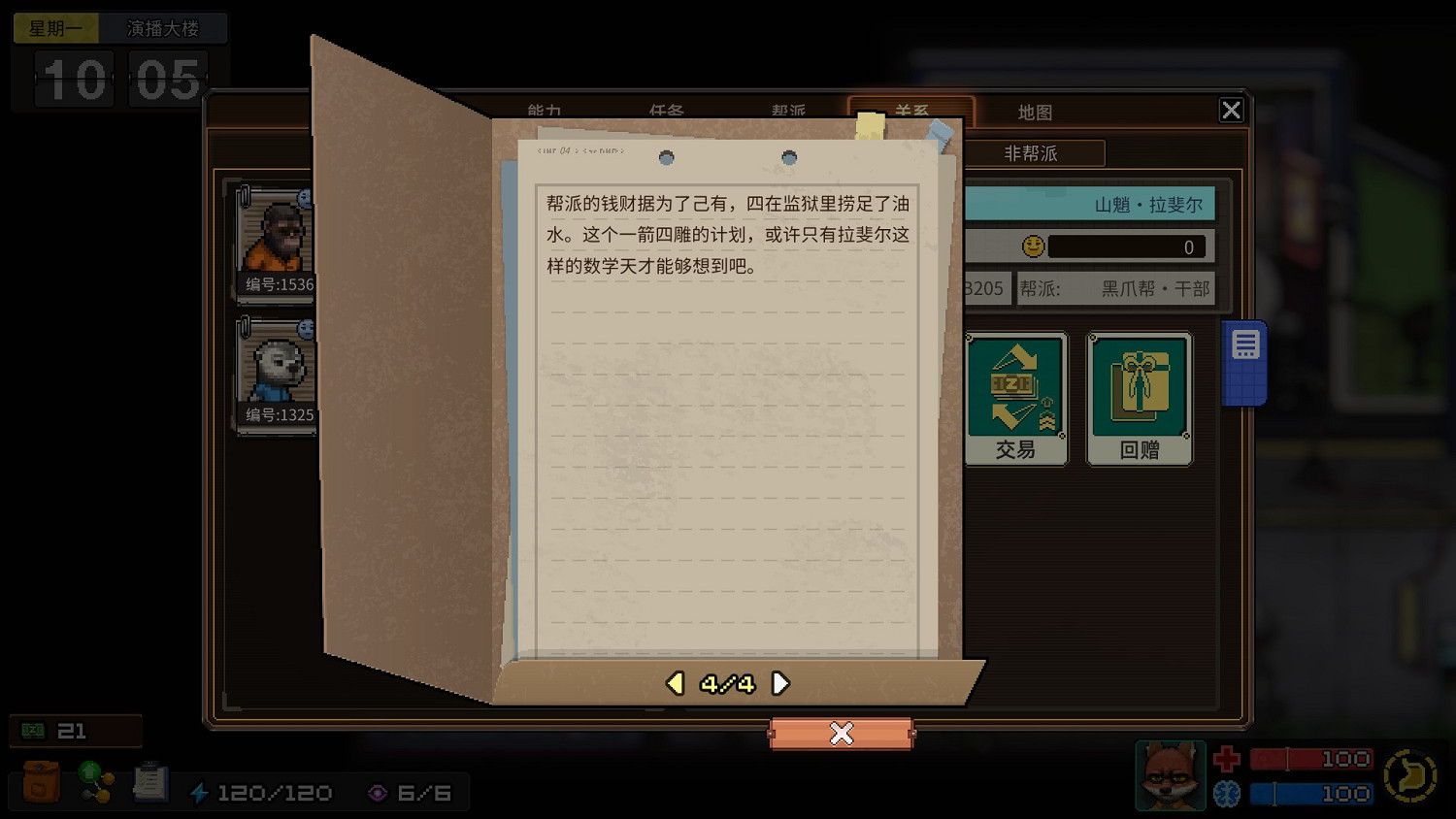
Task: Click the purple eye icon showing 6/6
Action: [379, 792]
